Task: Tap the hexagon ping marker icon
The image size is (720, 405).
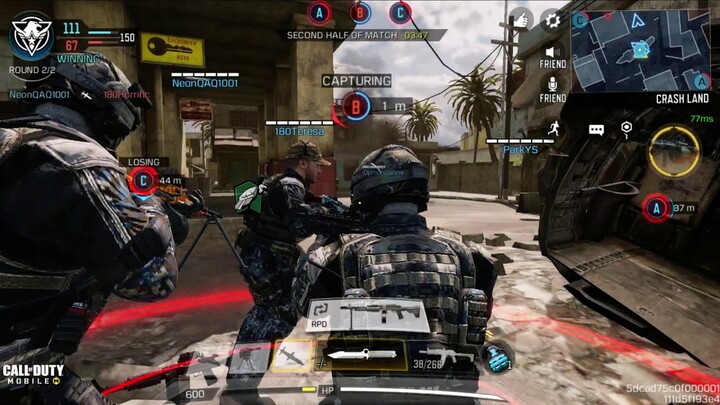Action: (x=626, y=128)
